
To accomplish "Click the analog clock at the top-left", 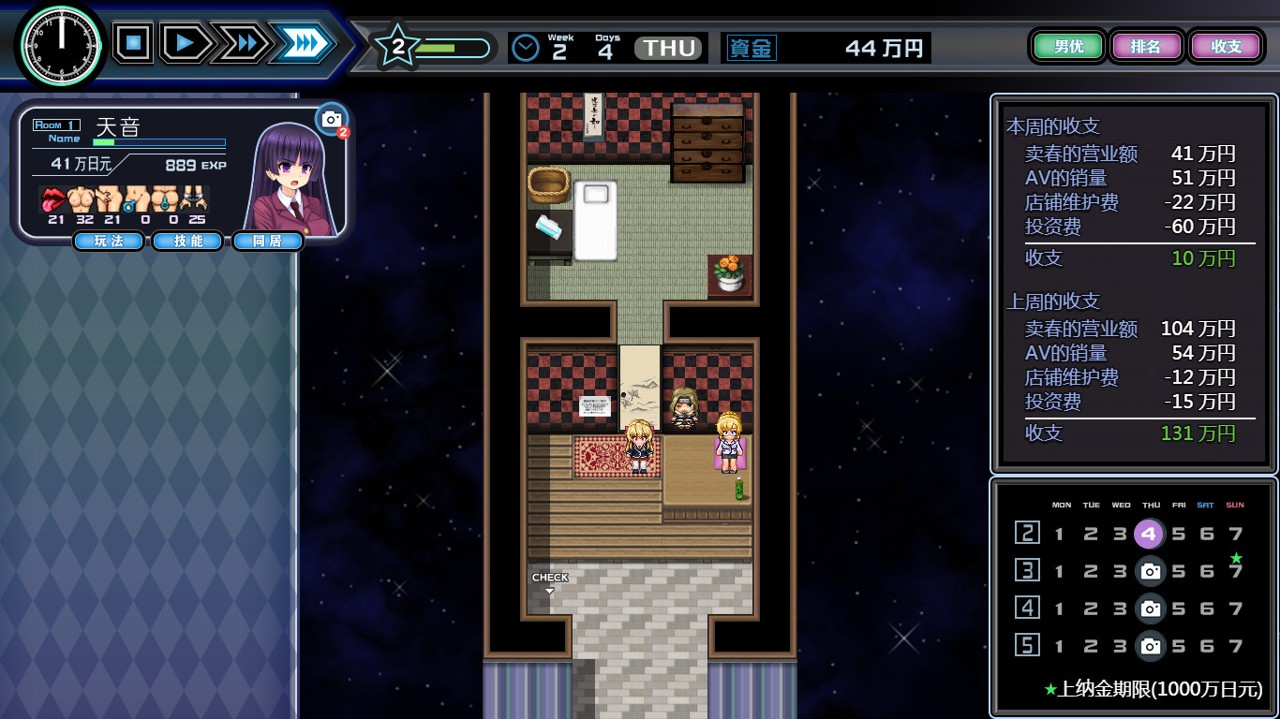I will click(x=61, y=46).
